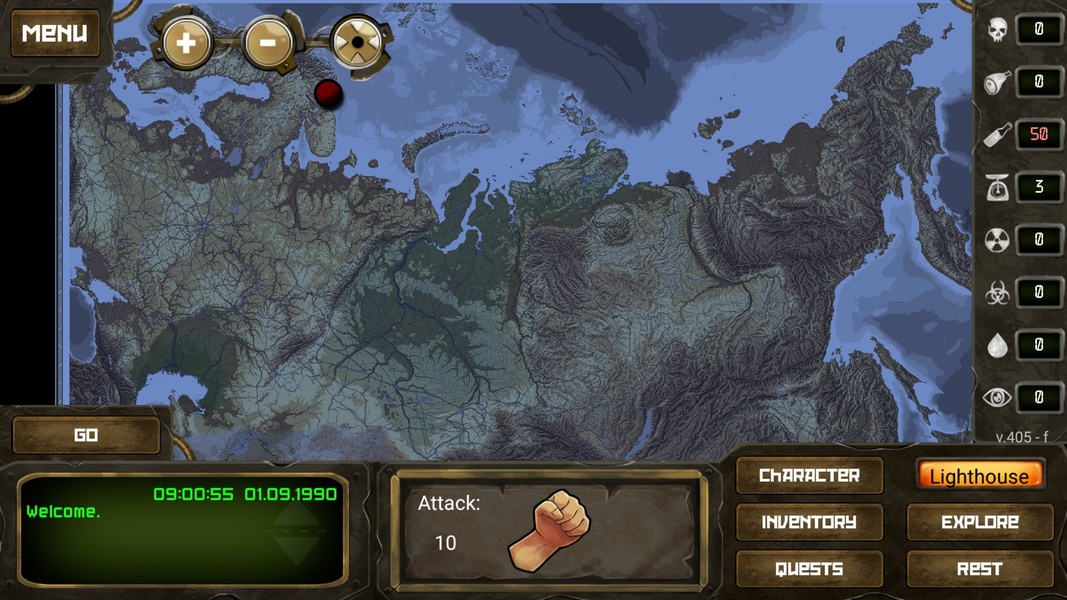Viewport: 1067px width, 600px height.
Task: Center the map with the target button
Action: [x=357, y=44]
